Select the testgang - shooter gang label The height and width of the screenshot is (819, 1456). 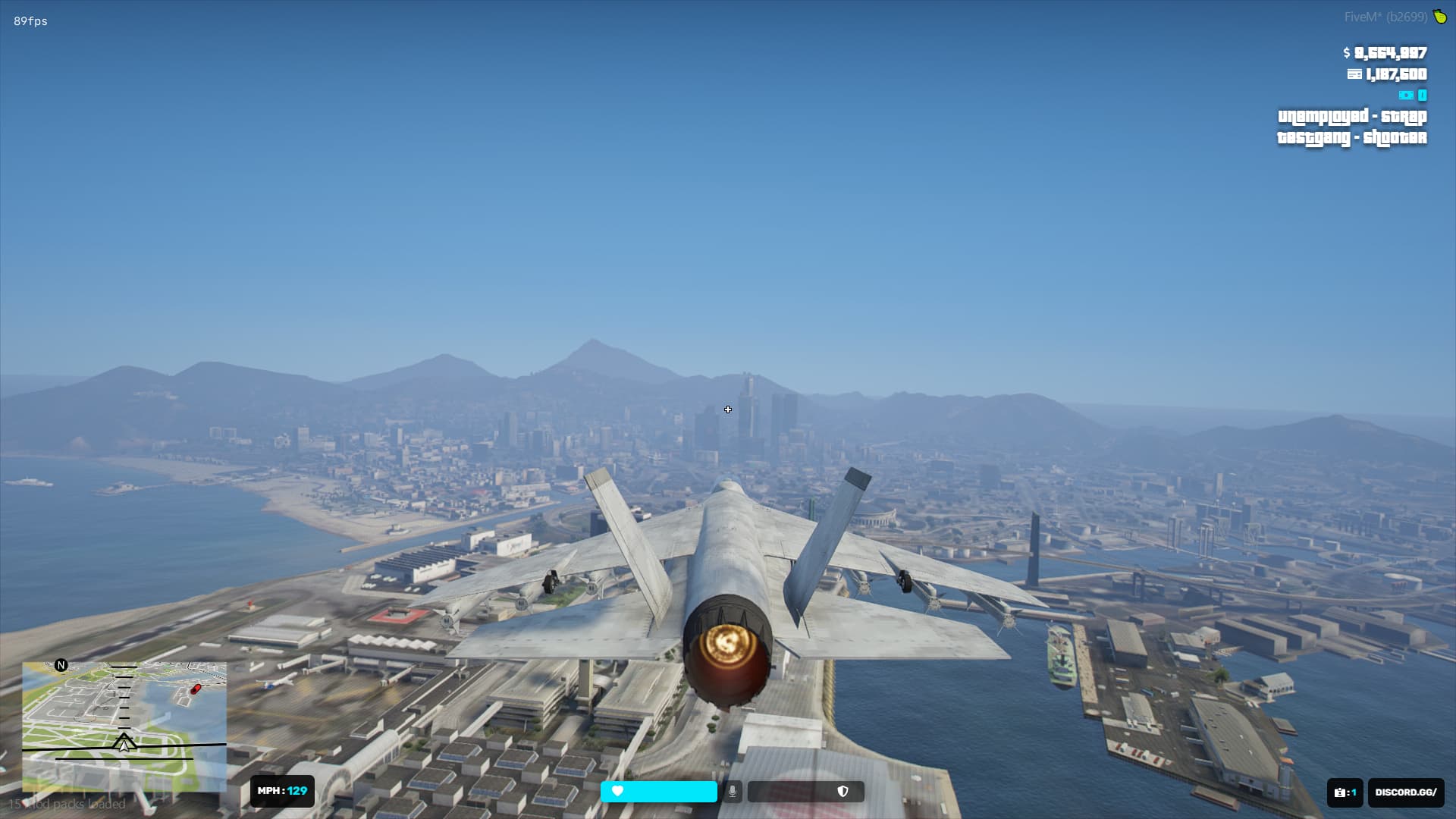(1351, 138)
